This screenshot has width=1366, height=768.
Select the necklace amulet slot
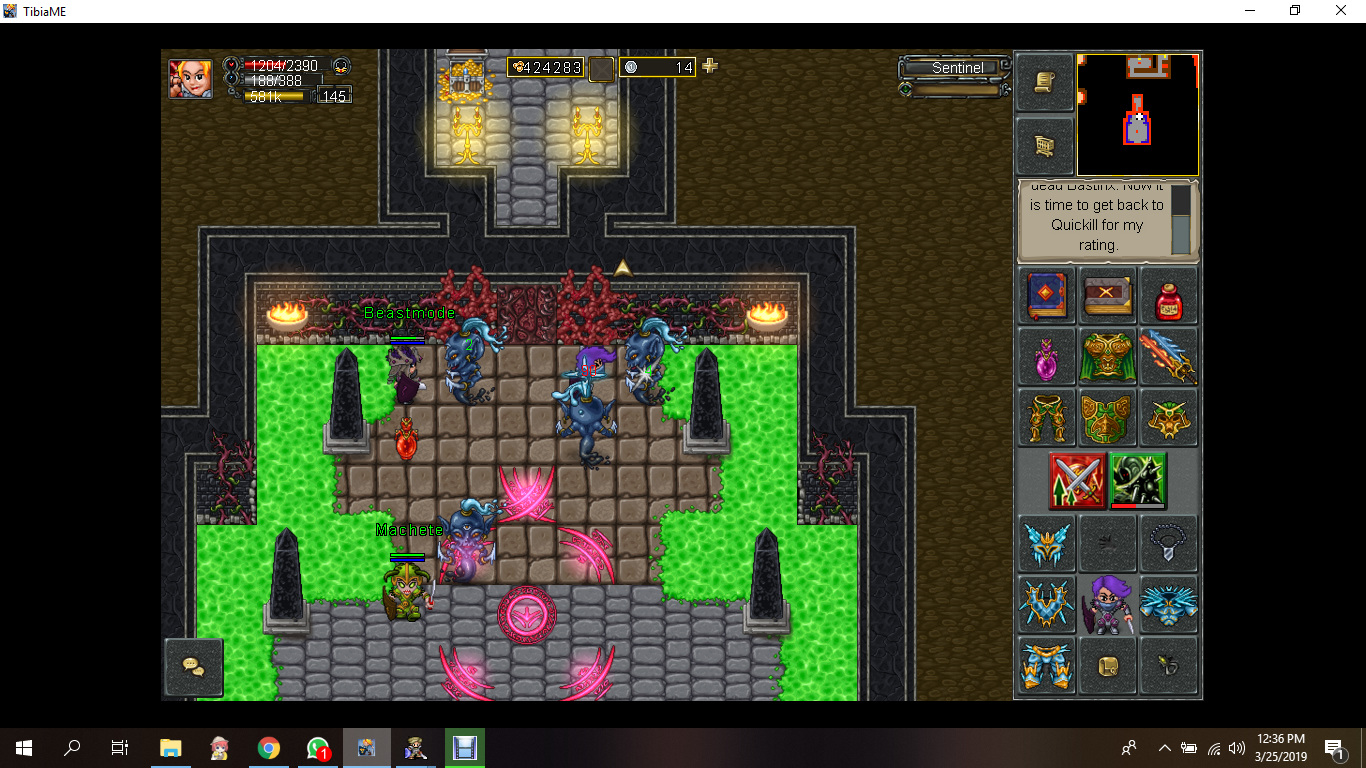1168,544
